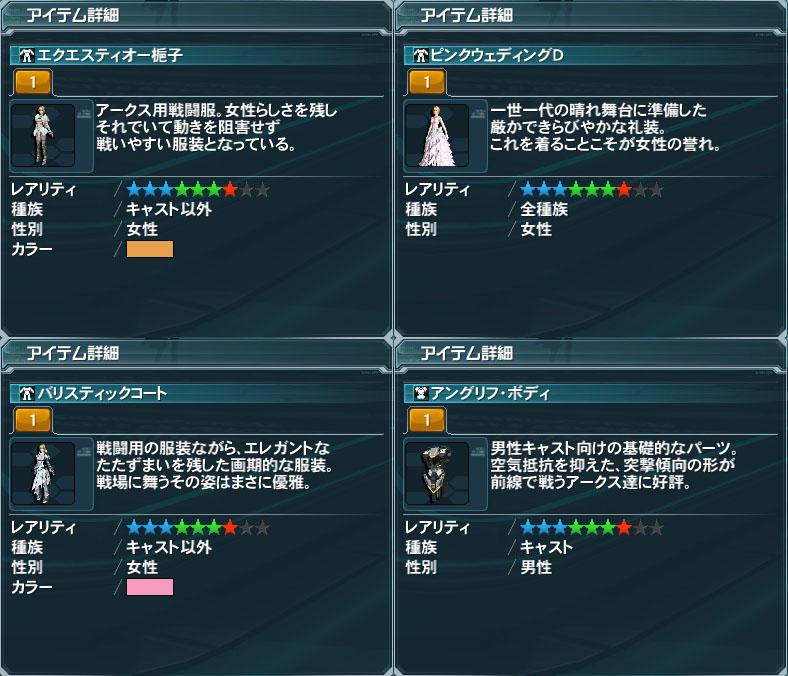Select the エクエスティオー梔子 costume thumbnail

42,135
